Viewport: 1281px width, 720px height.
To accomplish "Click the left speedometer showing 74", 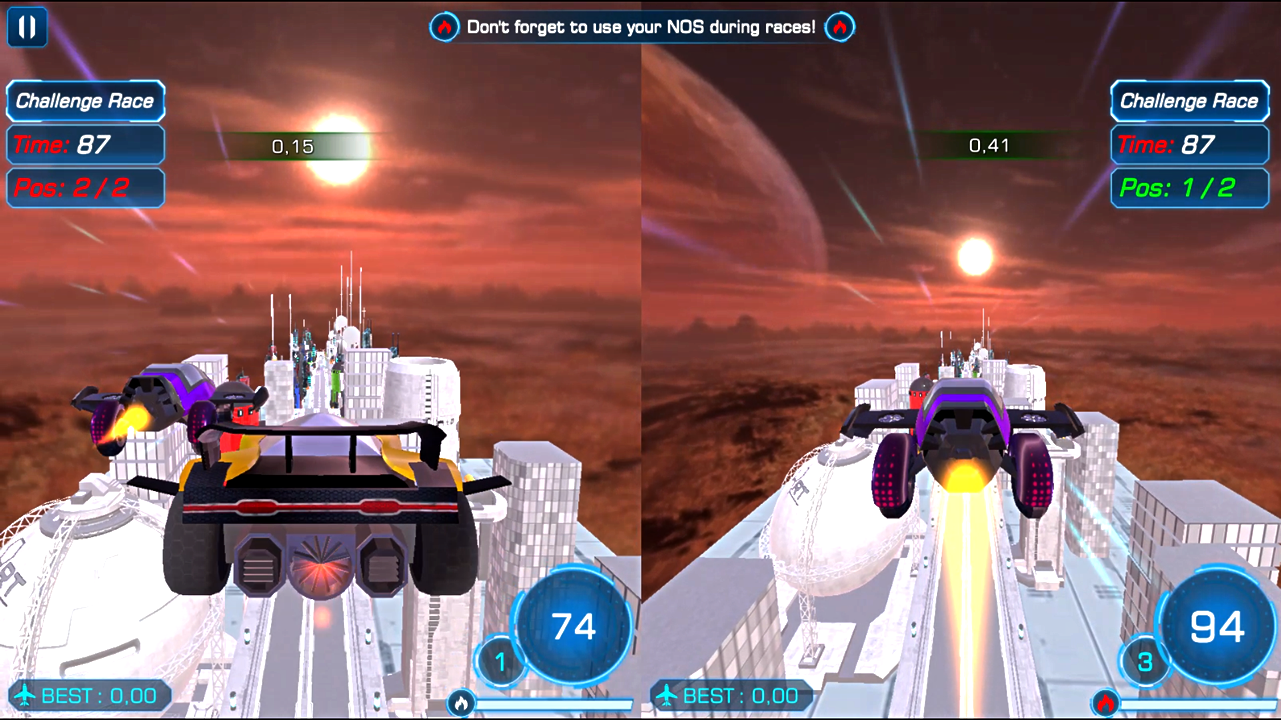I will pyautogui.click(x=572, y=626).
